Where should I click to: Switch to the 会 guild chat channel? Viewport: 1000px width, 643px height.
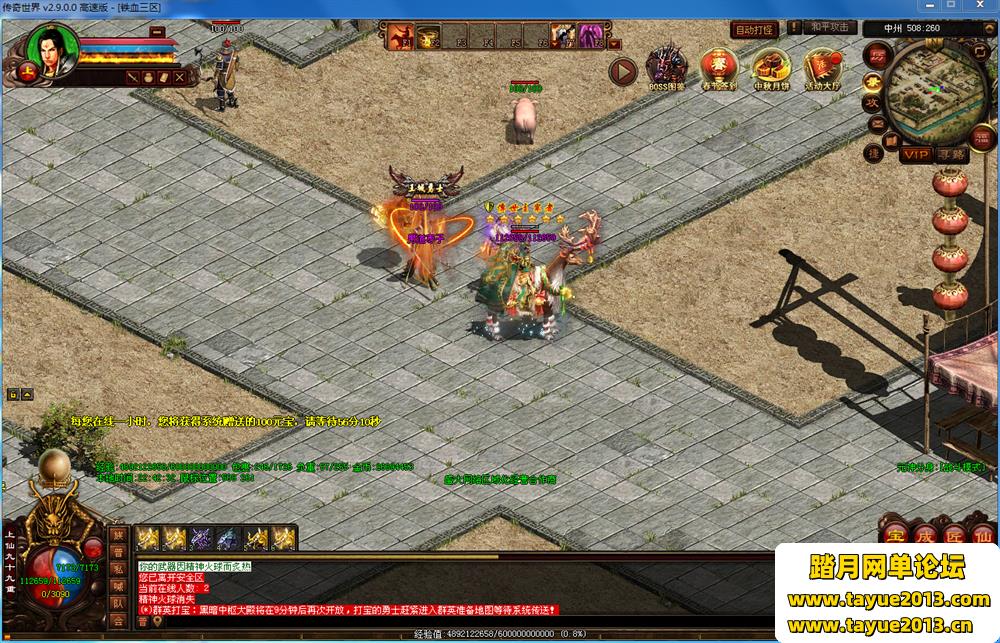pyautogui.click(x=117, y=621)
